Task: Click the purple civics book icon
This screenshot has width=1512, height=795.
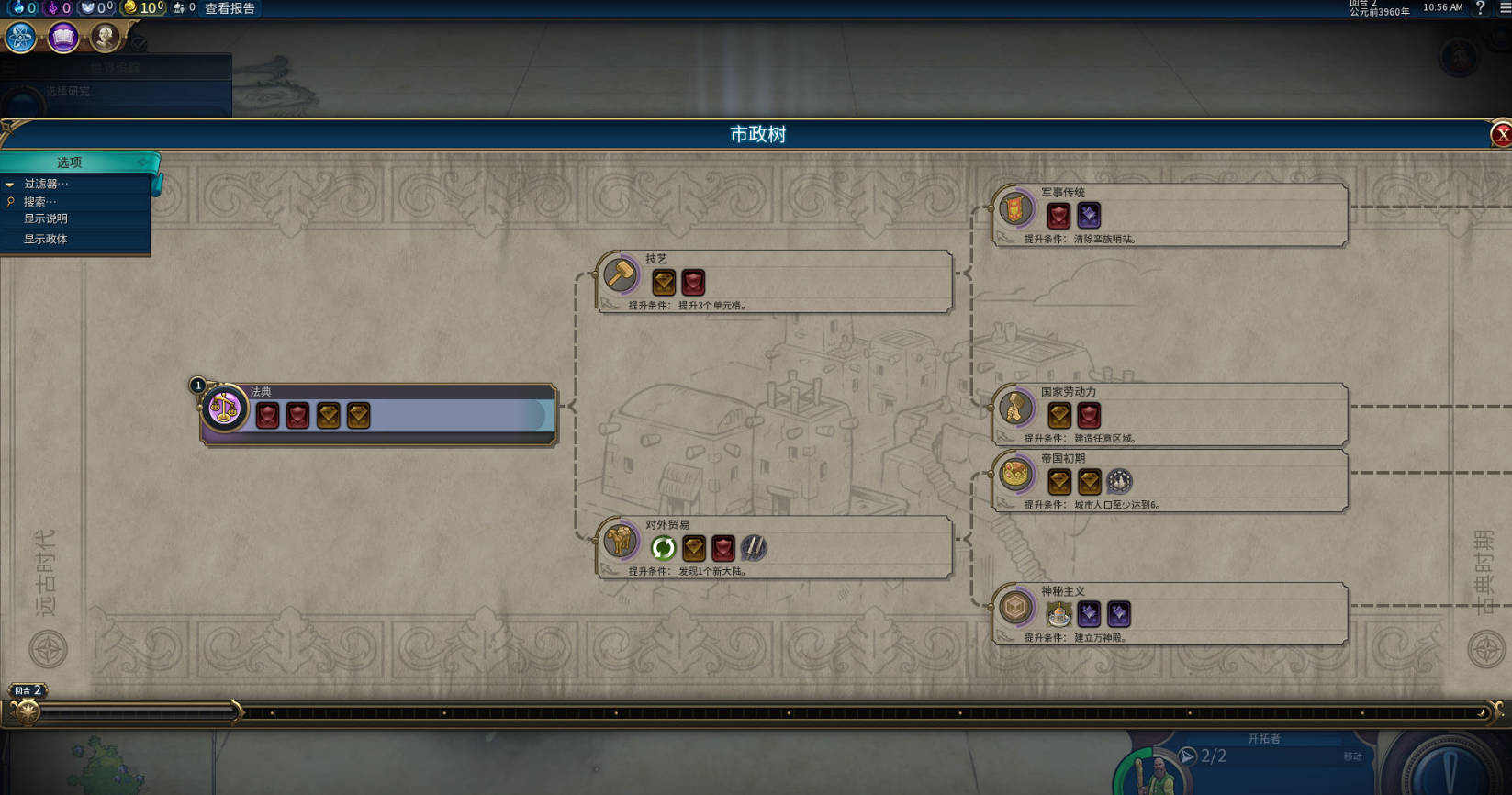Action: 63,38
